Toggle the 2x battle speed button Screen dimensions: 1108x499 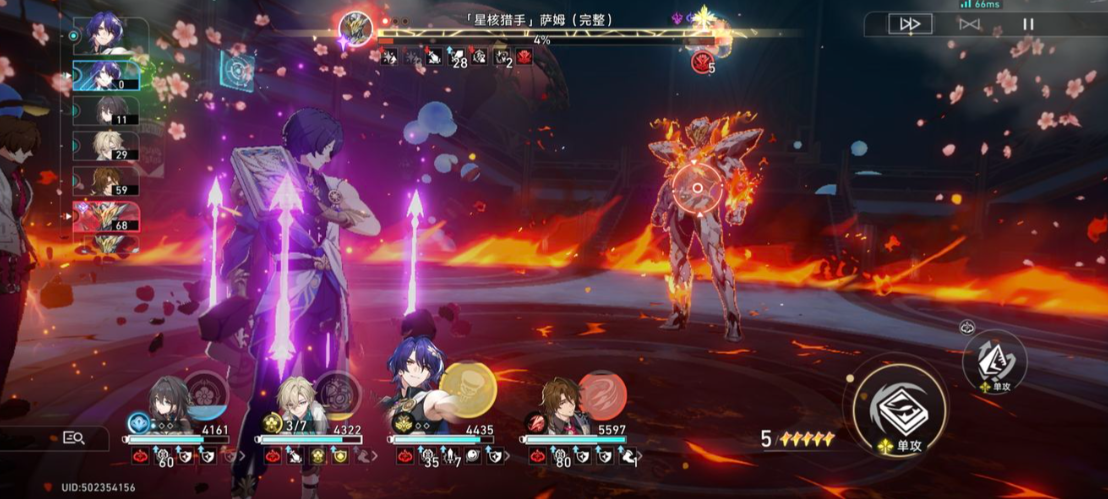coord(909,24)
